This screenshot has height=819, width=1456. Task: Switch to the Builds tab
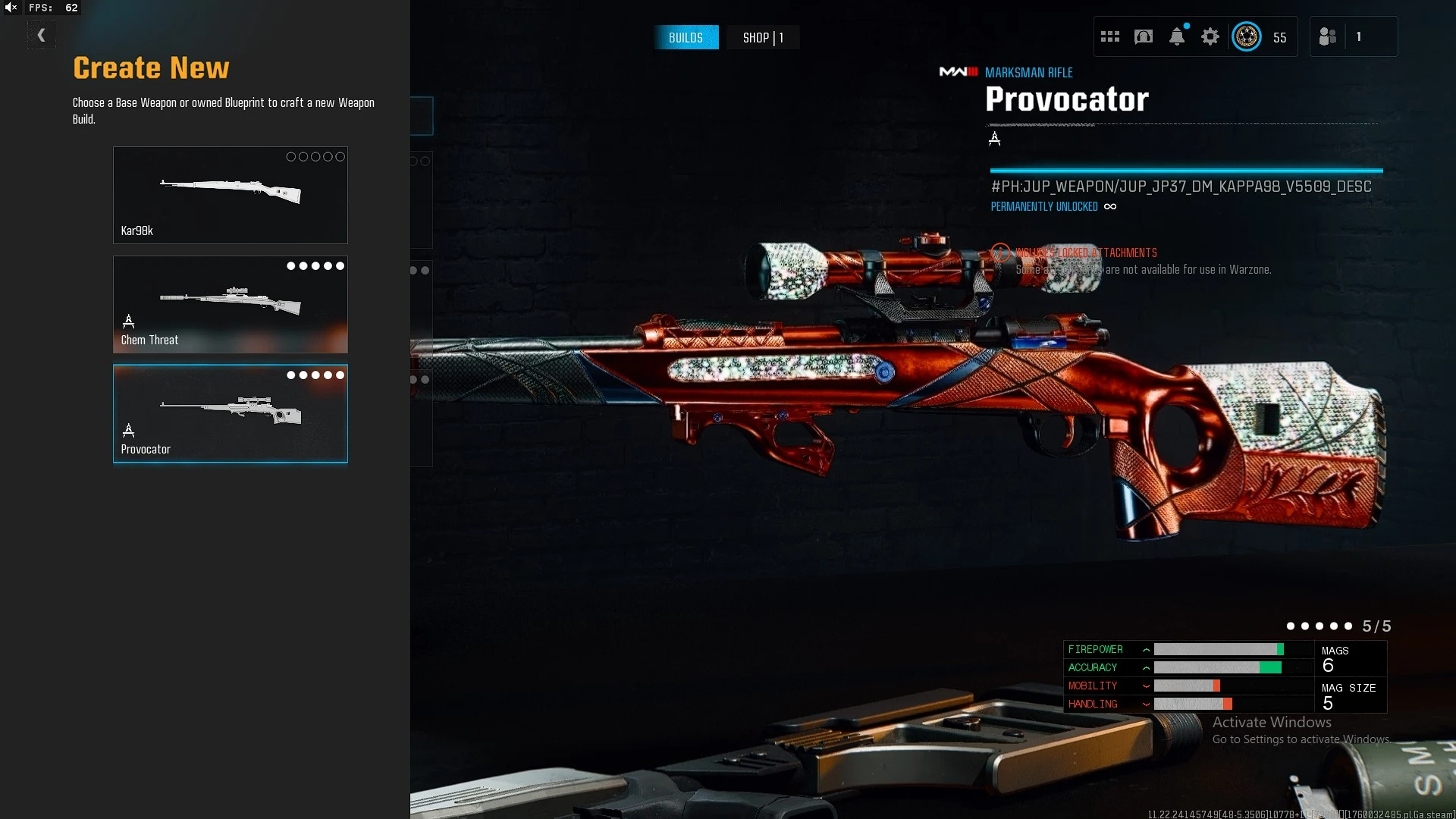[686, 38]
